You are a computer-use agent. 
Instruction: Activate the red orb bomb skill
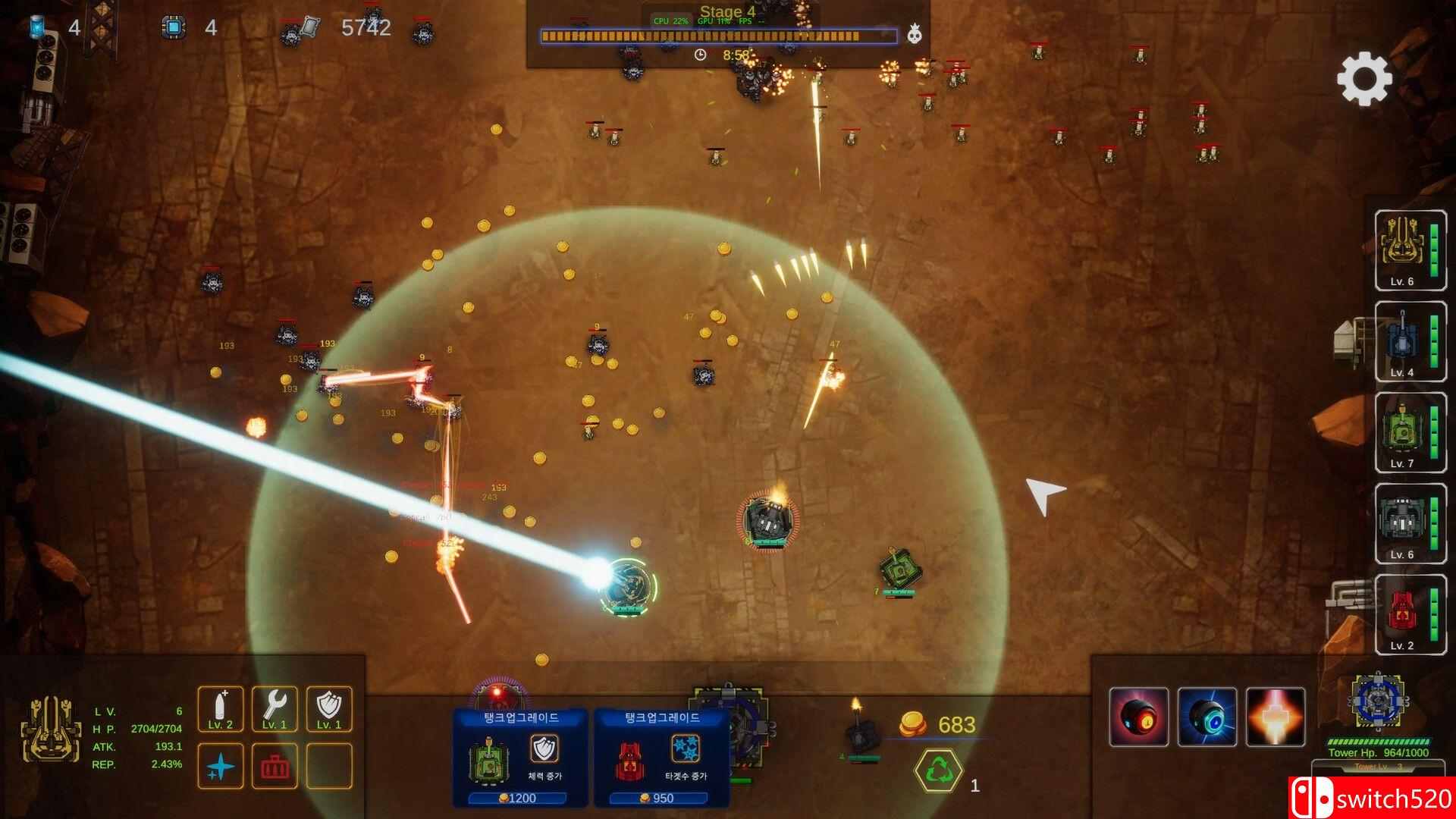(x=1139, y=717)
